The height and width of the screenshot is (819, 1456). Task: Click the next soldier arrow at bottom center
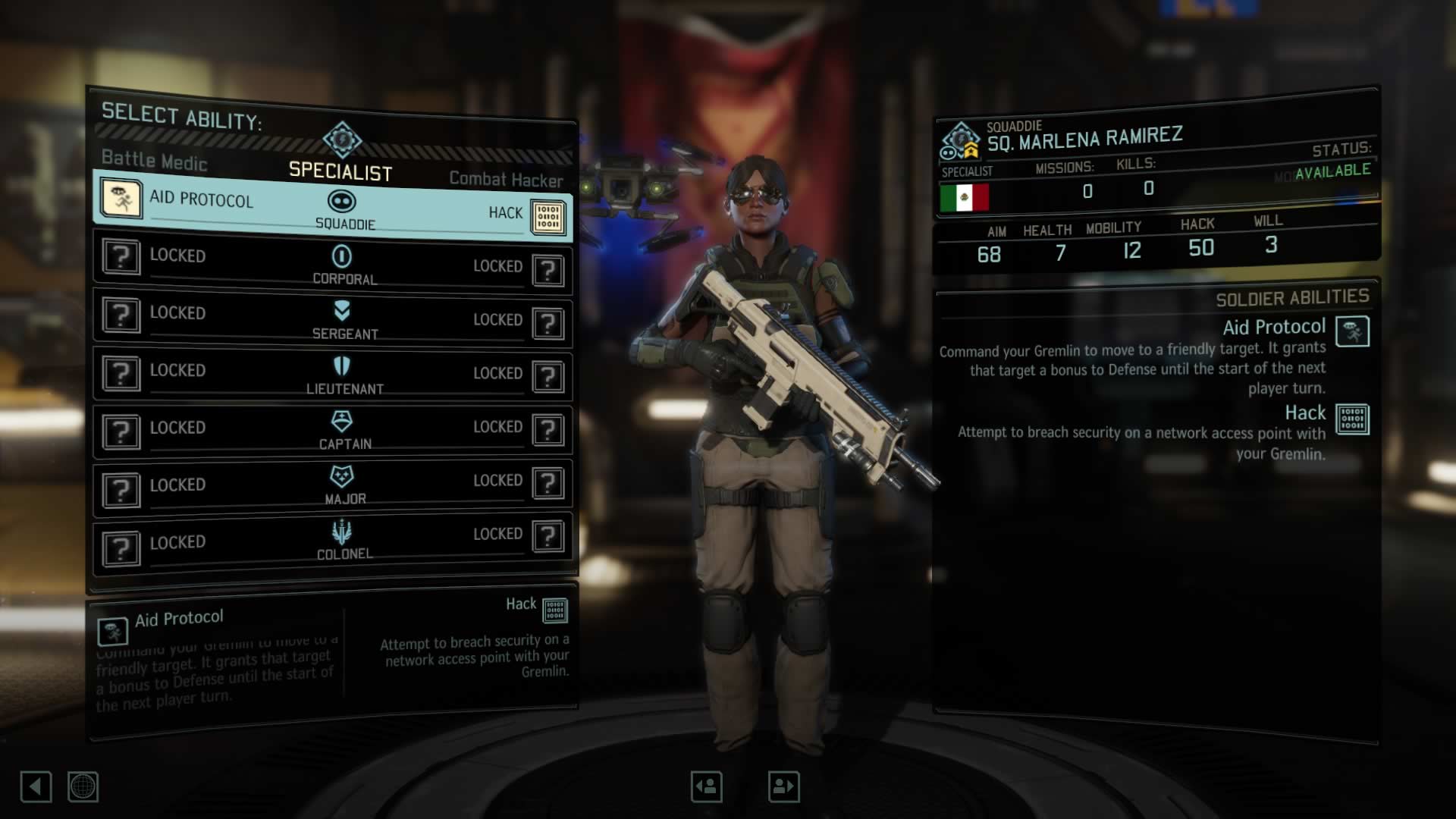pyautogui.click(x=783, y=786)
